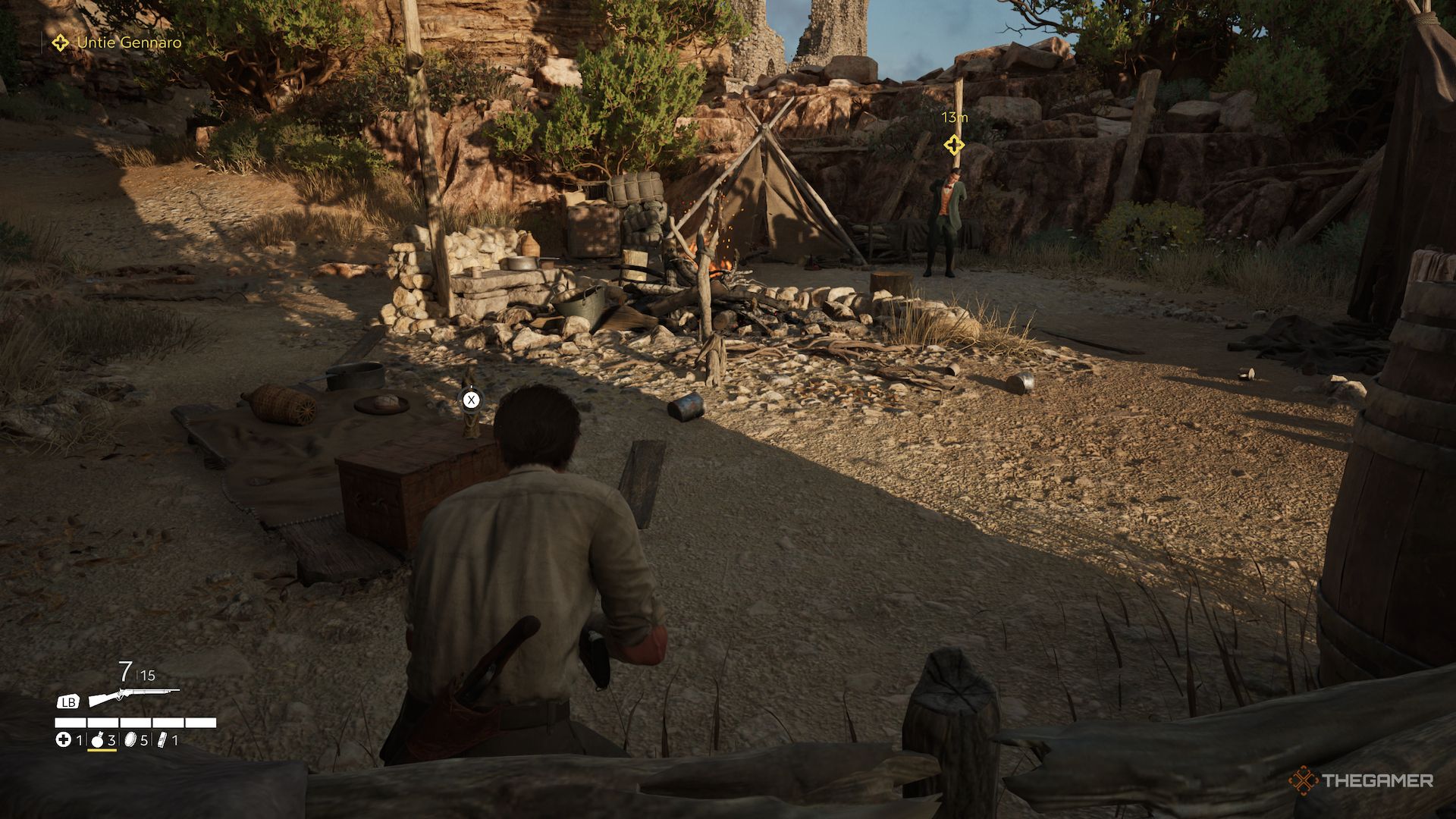Click the medkit plus icon in the HUD
This screenshot has width=1456, height=819.
[x=63, y=739]
